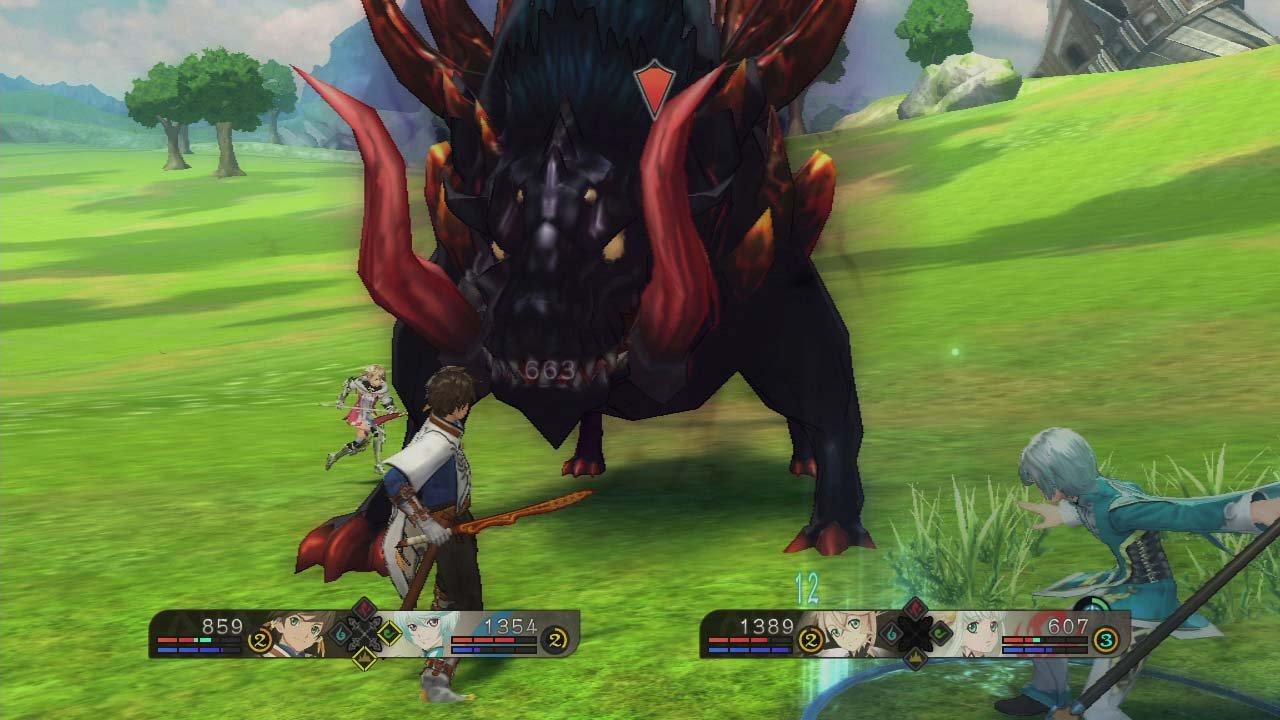Click the HP value 607
The height and width of the screenshot is (720, 1280).
tap(1068, 625)
